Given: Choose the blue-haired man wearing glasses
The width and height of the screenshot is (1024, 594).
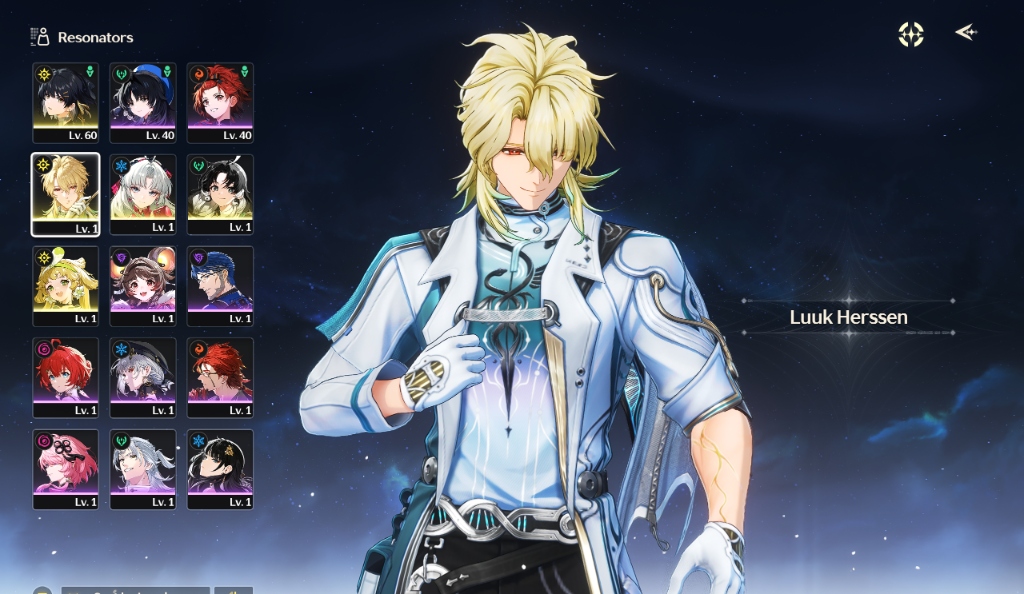Looking at the screenshot, I should 220,286.
